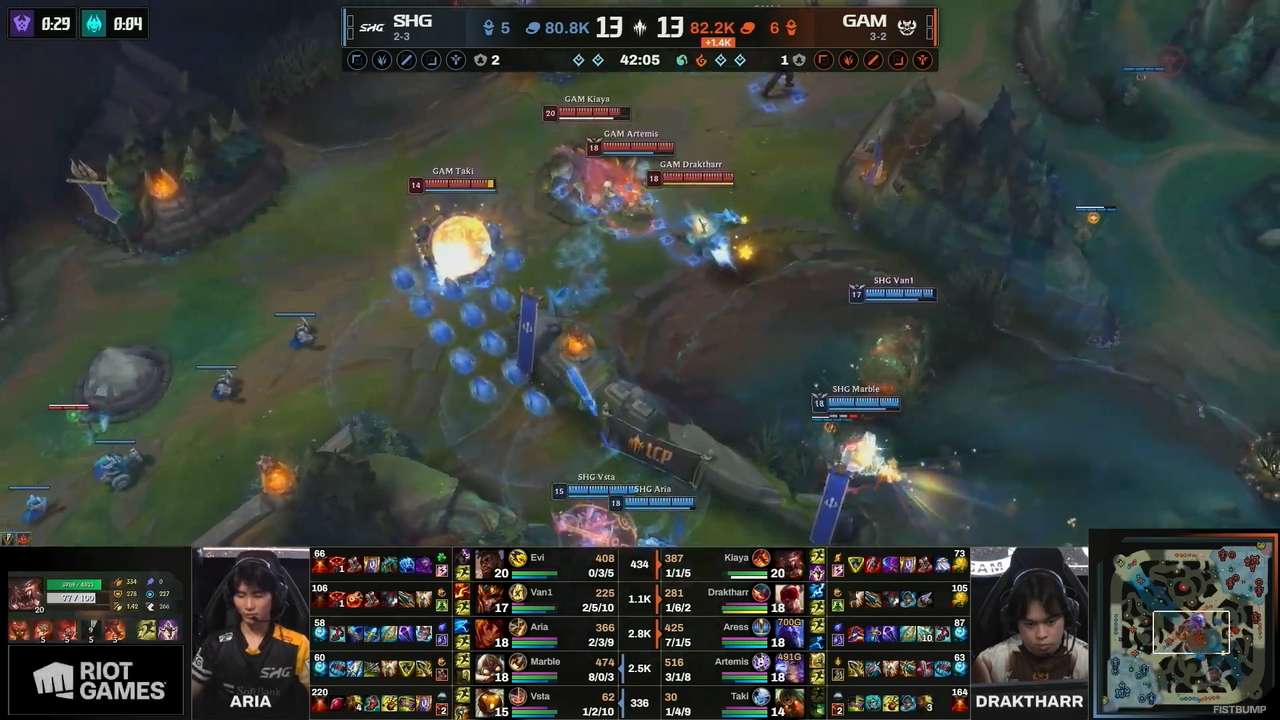
Task: Click the selected champion portrait, level 20
Action: [25, 594]
